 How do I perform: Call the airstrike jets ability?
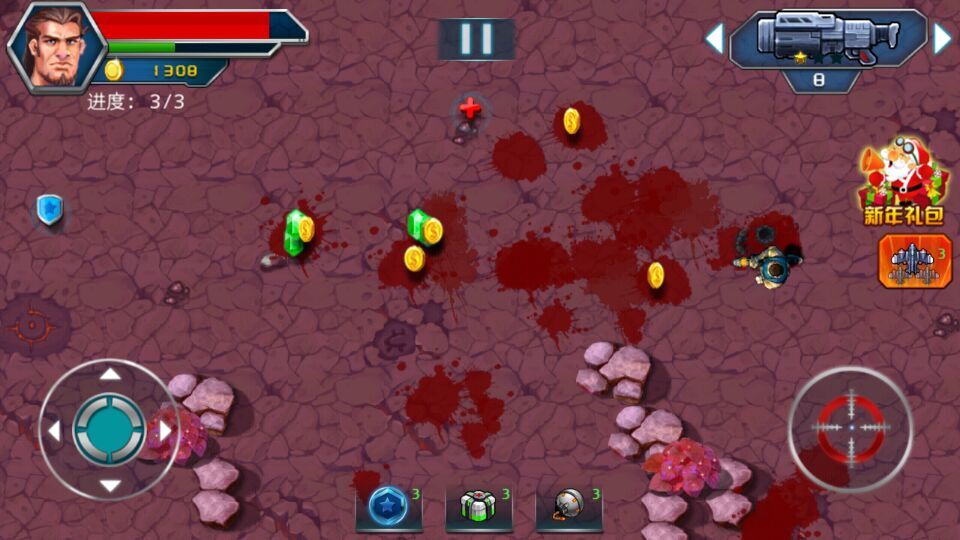pos(915,262)
